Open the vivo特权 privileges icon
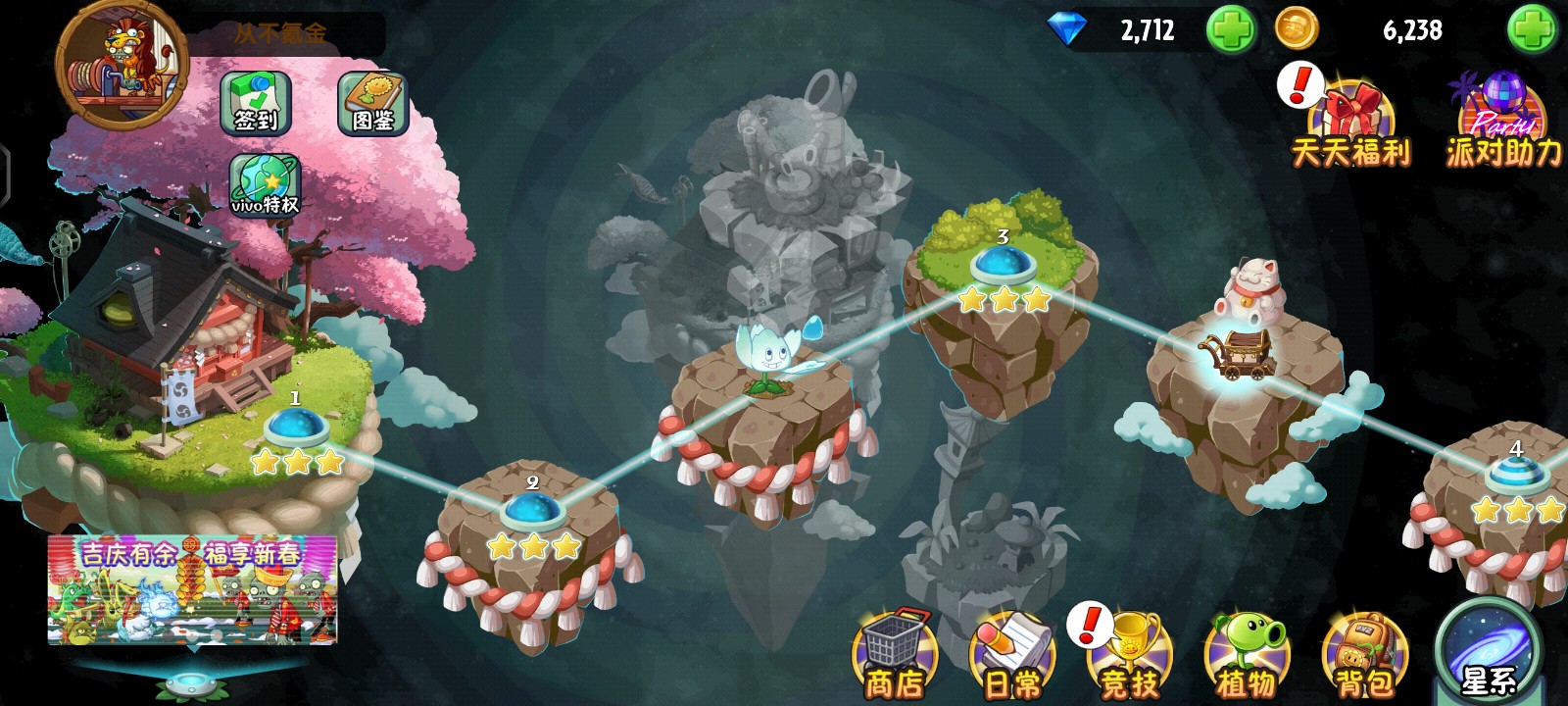 point(265,184)
